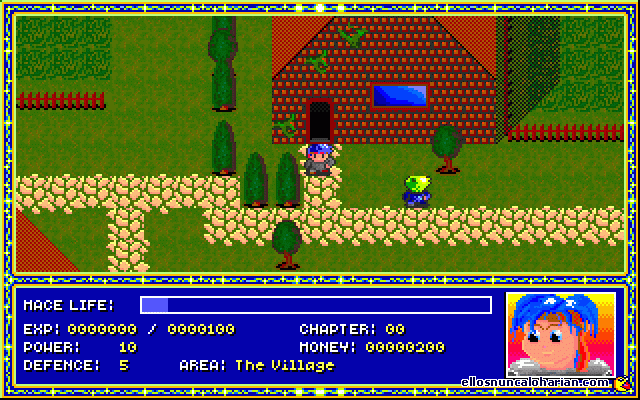
Task: Click the blue-haired hero portrait
Action: [x=560, y=333]
